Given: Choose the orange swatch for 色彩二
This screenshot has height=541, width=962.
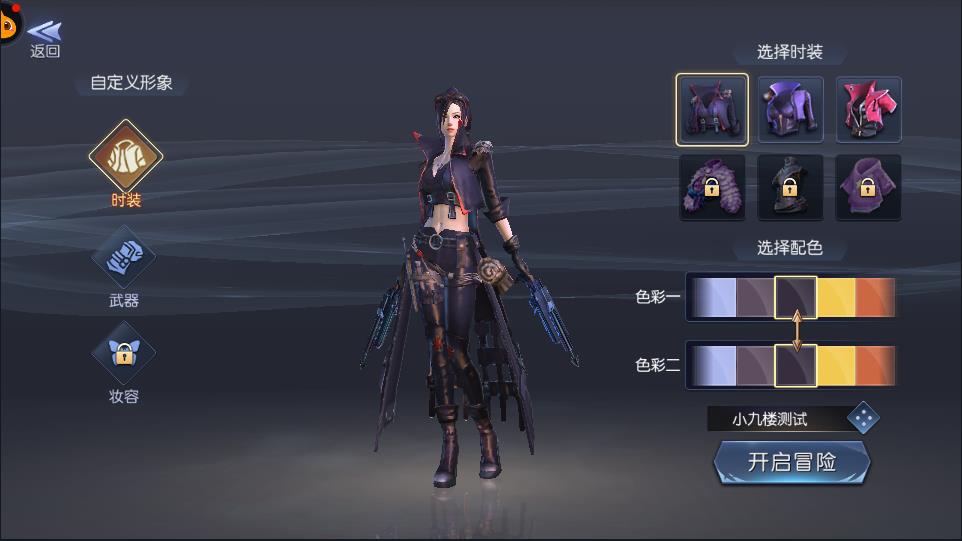Looking at the screenshot, I should point(875,365).
